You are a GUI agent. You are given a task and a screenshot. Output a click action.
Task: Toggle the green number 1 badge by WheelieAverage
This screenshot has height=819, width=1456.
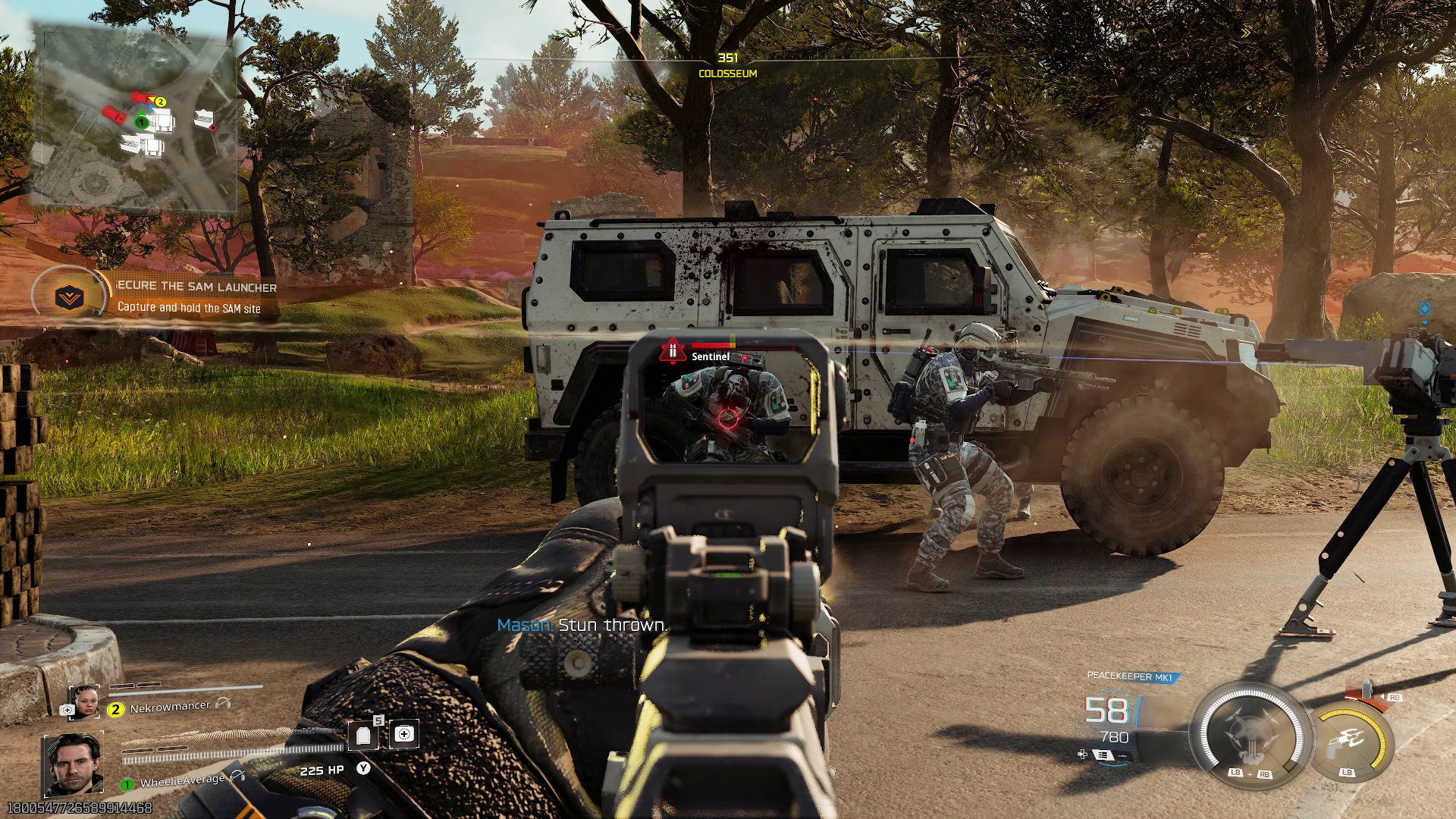127,785
